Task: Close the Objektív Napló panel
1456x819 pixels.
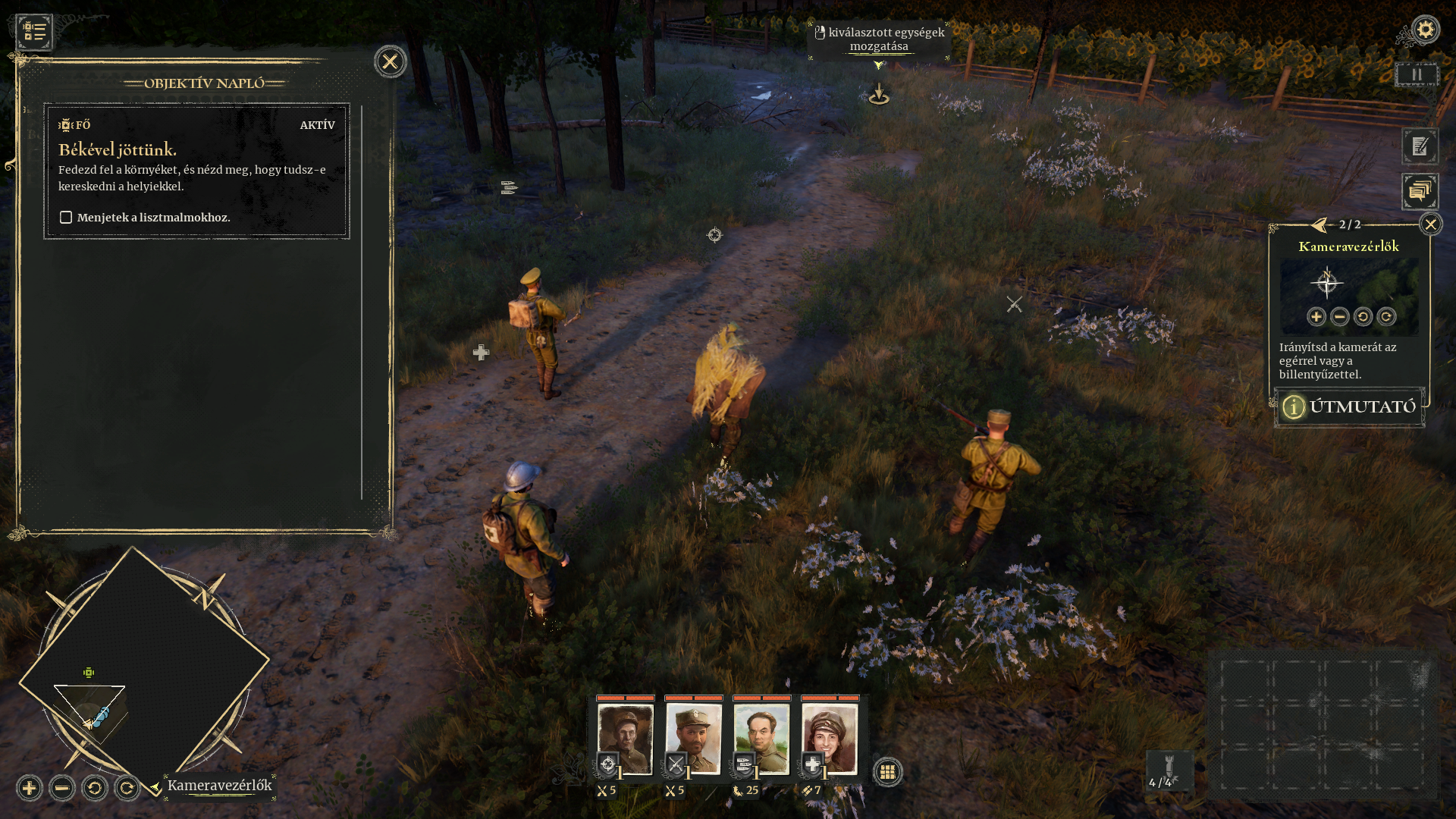Action: point(390,61)
